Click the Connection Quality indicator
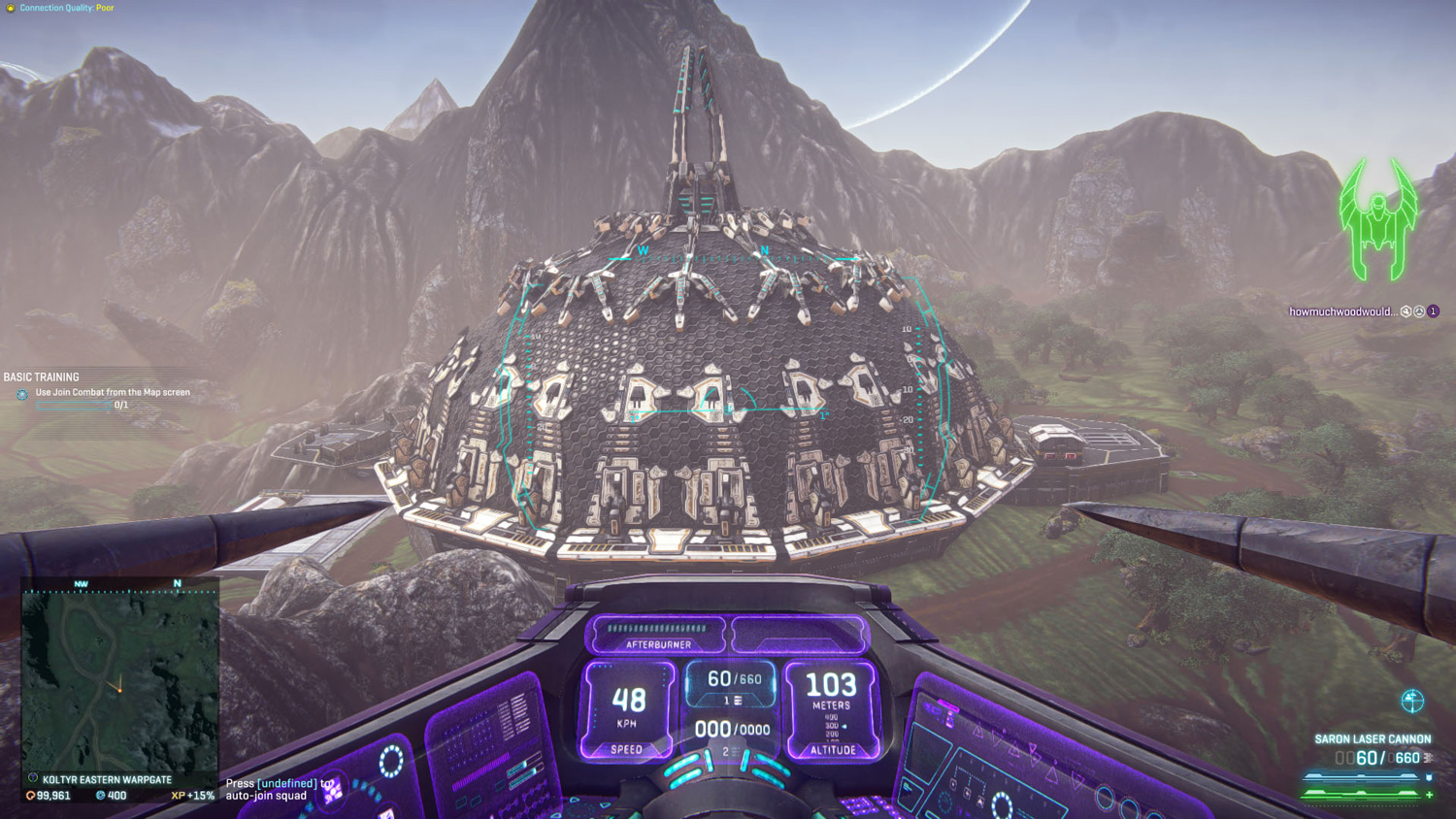Image resolution: width=1456 pixels, height=819 pixels. click(x=66, y=8)
